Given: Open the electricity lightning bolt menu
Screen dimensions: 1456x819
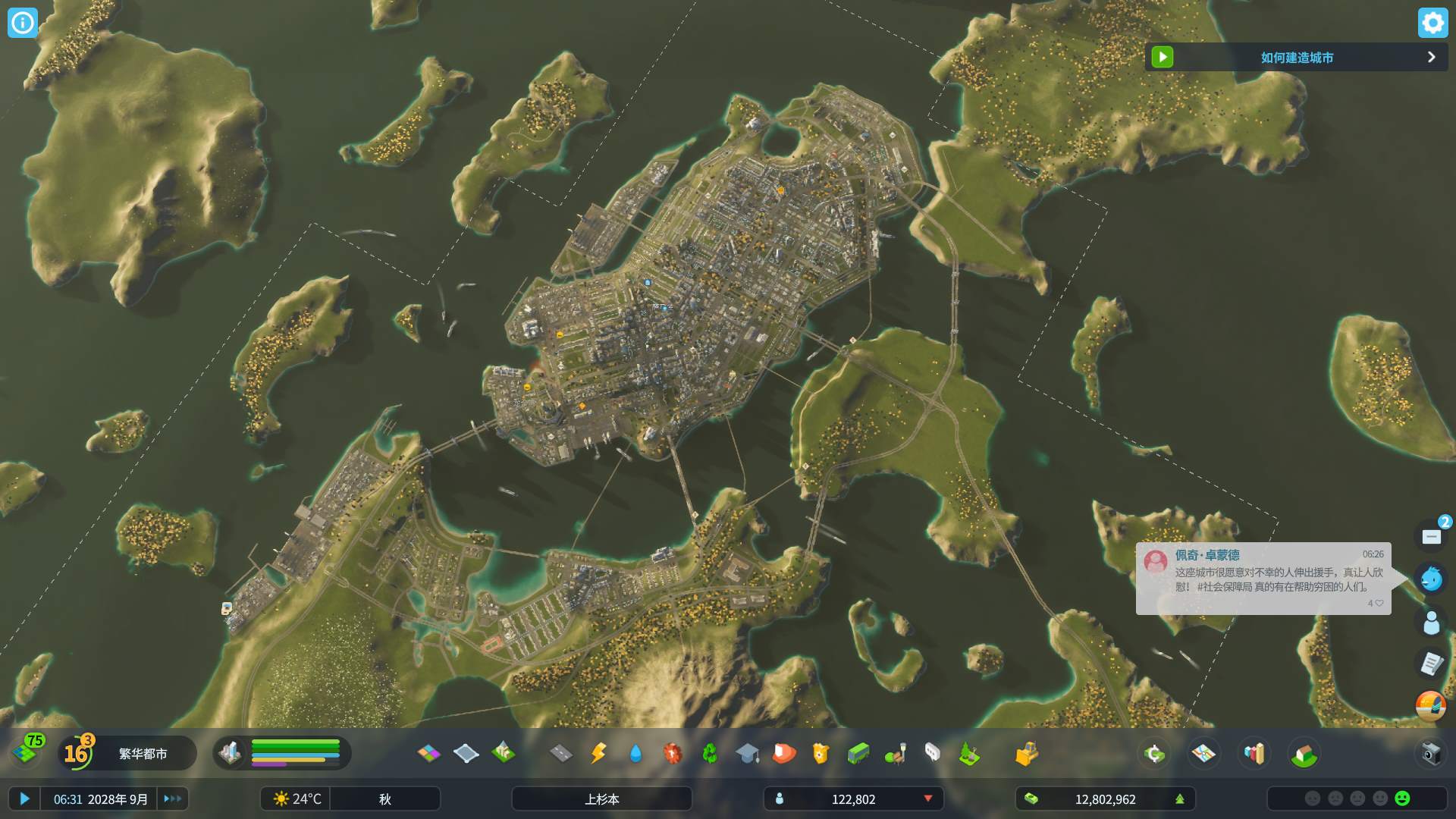Looking at the screenshot, I should click(598, 753).
